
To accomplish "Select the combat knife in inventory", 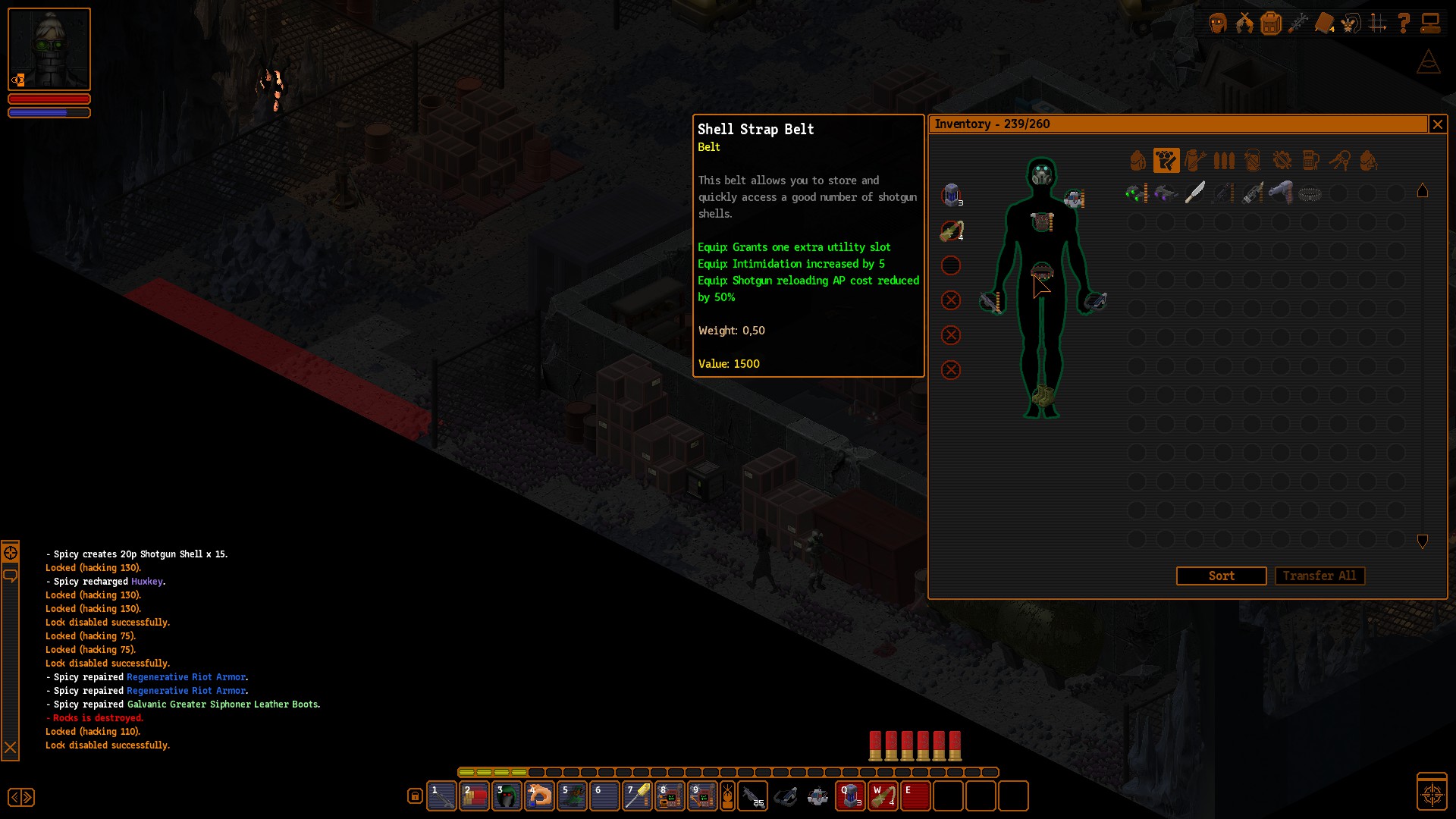I will [1194, 193].
